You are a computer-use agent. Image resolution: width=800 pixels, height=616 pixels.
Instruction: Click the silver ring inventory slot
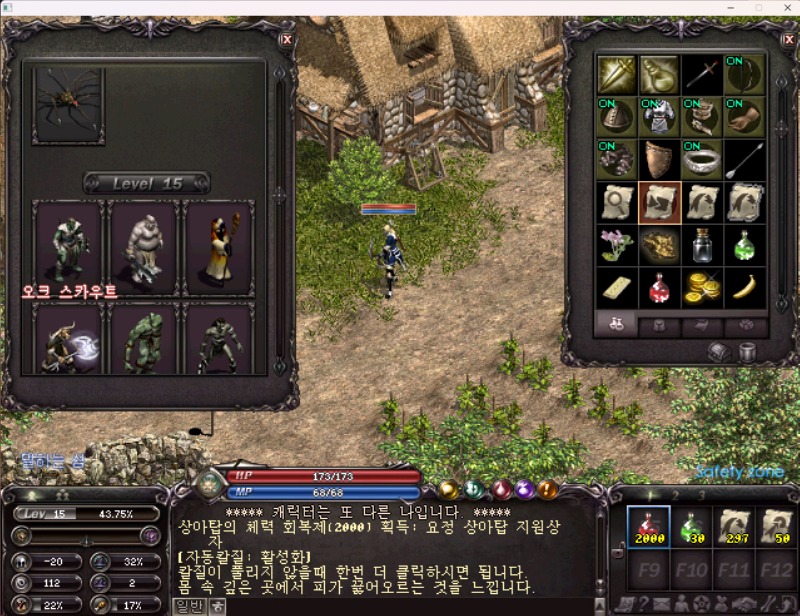pyautogui.click(x=702, y=159)
